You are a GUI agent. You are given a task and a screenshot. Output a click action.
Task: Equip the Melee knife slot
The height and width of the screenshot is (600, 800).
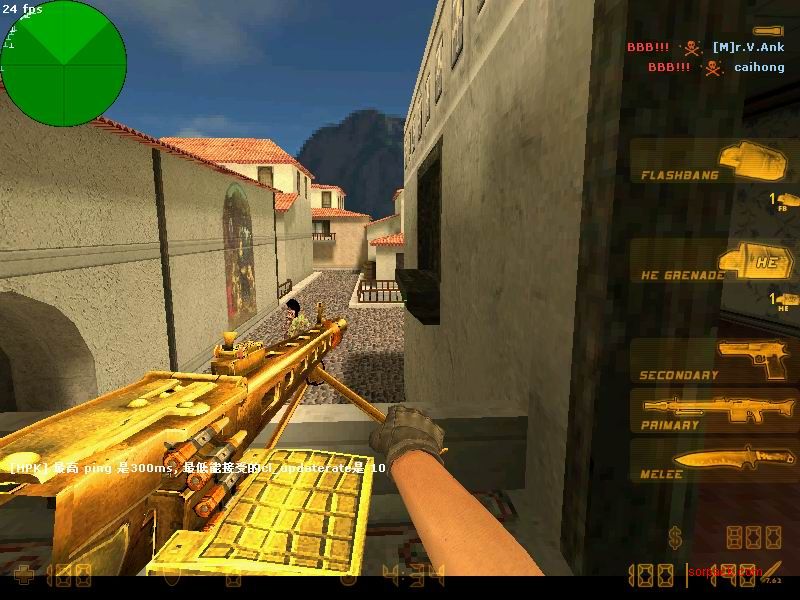tap(714, 460)
